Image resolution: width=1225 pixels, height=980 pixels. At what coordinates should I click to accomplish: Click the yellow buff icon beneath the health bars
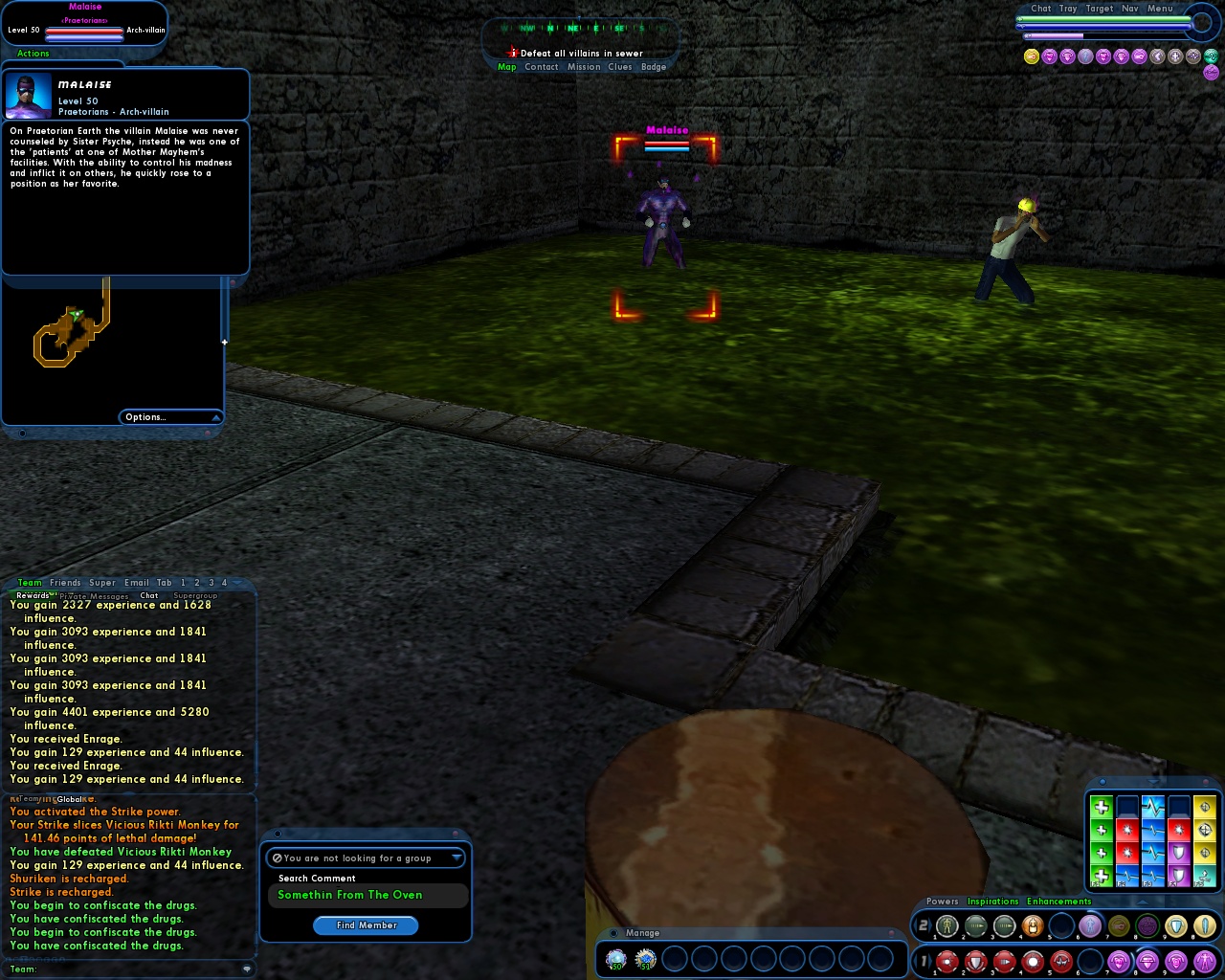pos(1031,56)
